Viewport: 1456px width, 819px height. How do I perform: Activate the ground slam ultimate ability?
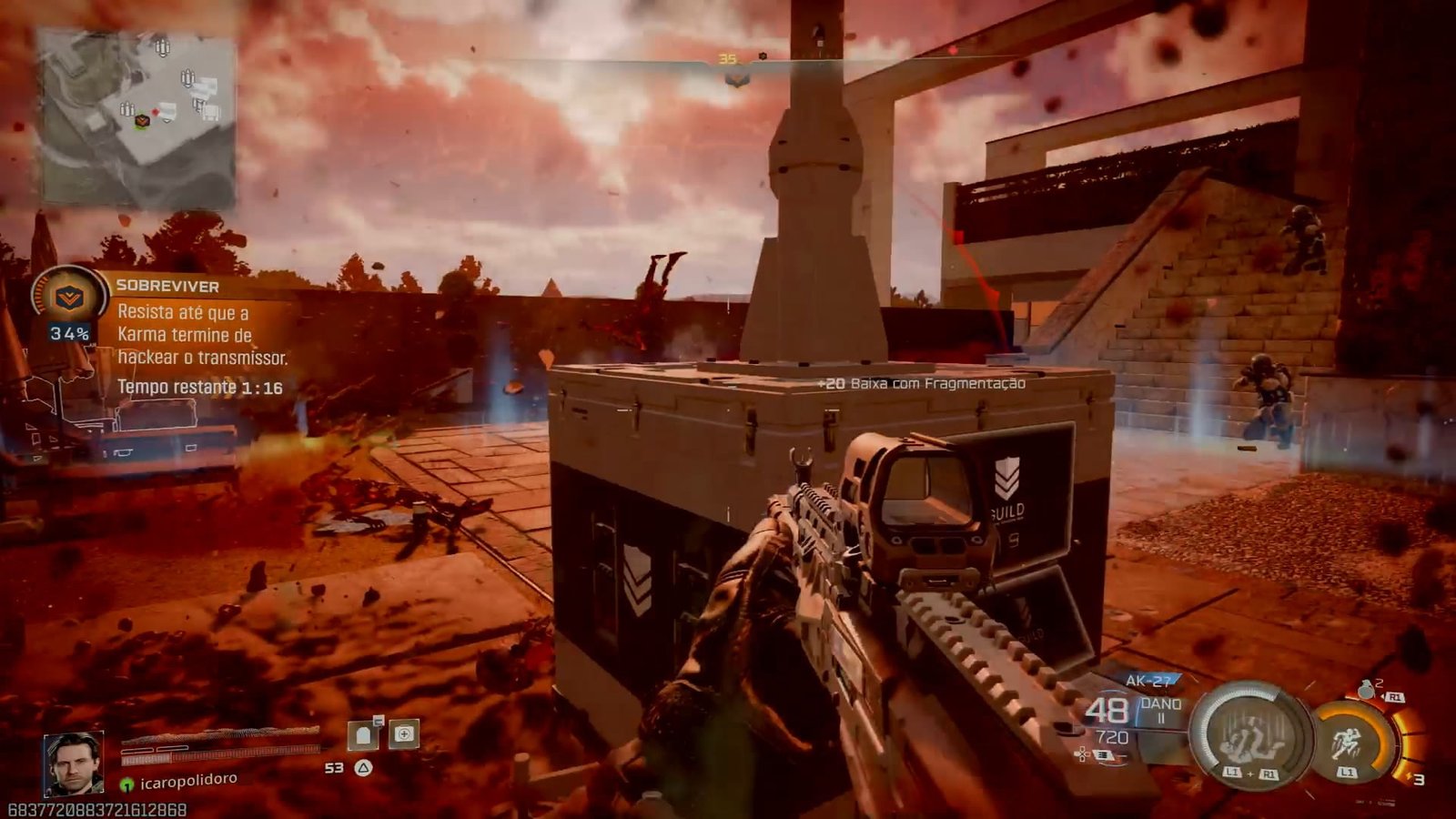(x=1249, y=733)
